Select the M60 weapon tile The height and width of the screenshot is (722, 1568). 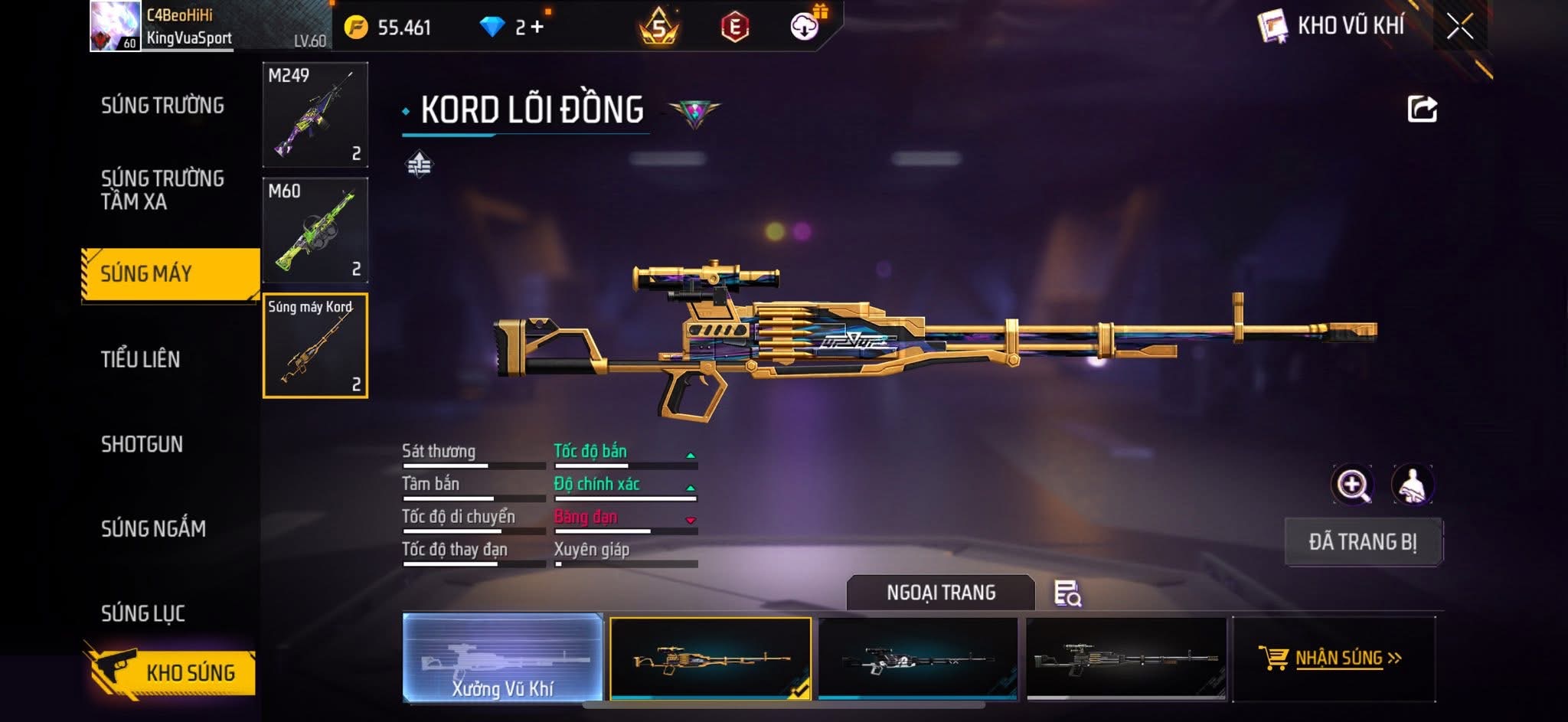[x=315, y=230]
